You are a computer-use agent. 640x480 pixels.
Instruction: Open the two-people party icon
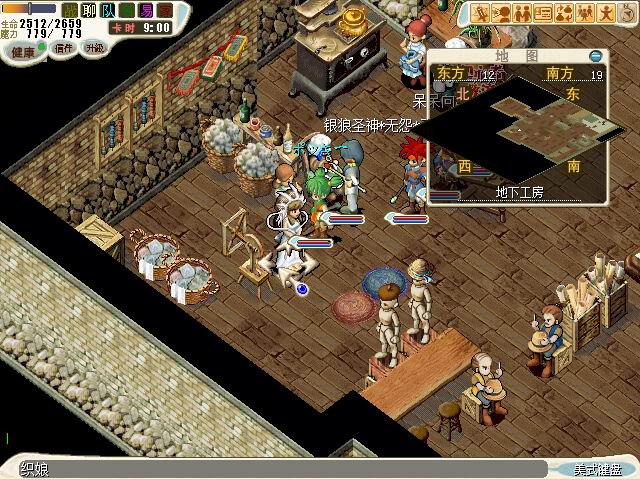click(523, 13)
